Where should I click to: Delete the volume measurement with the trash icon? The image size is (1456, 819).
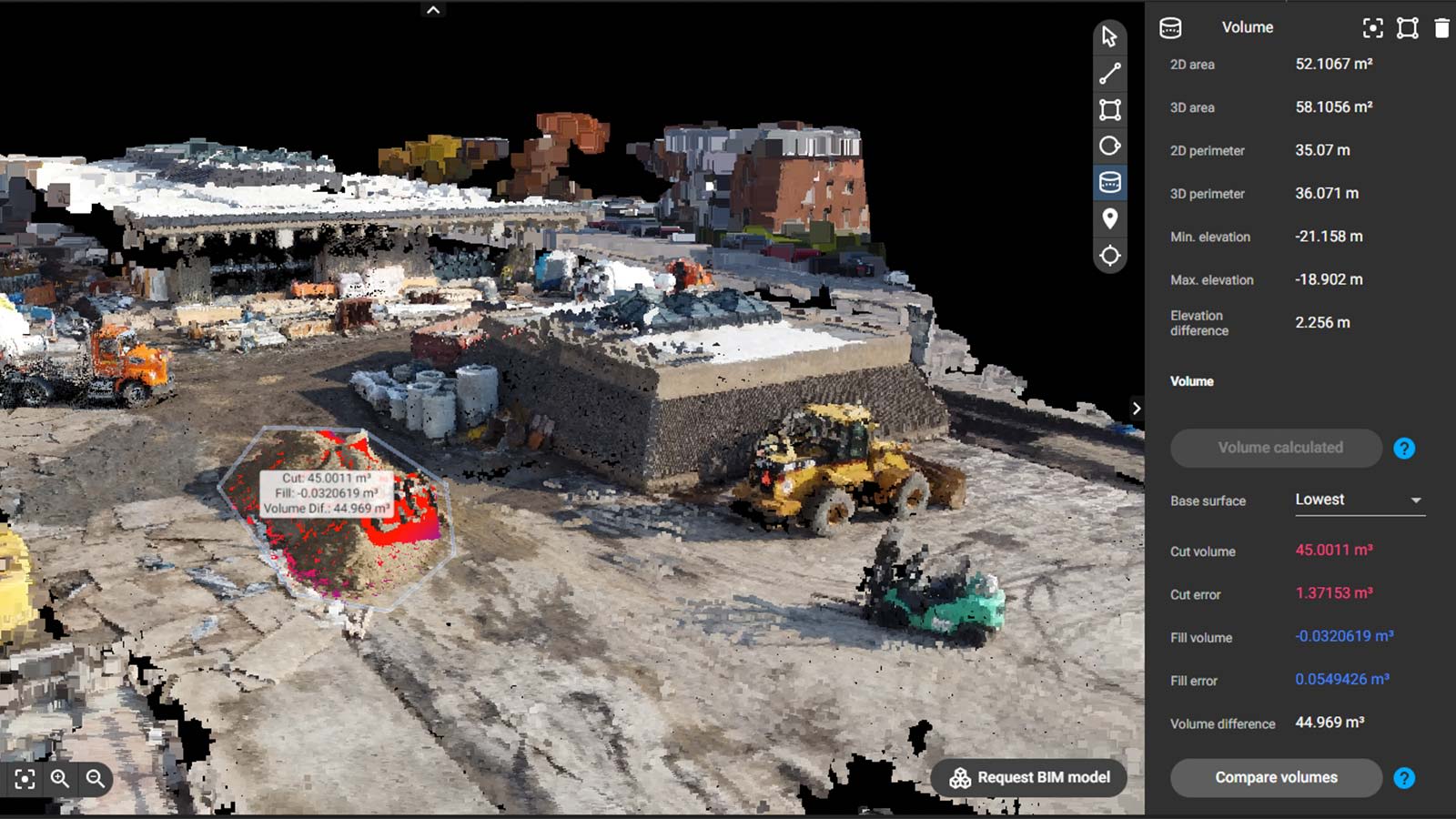point(1441,28)
